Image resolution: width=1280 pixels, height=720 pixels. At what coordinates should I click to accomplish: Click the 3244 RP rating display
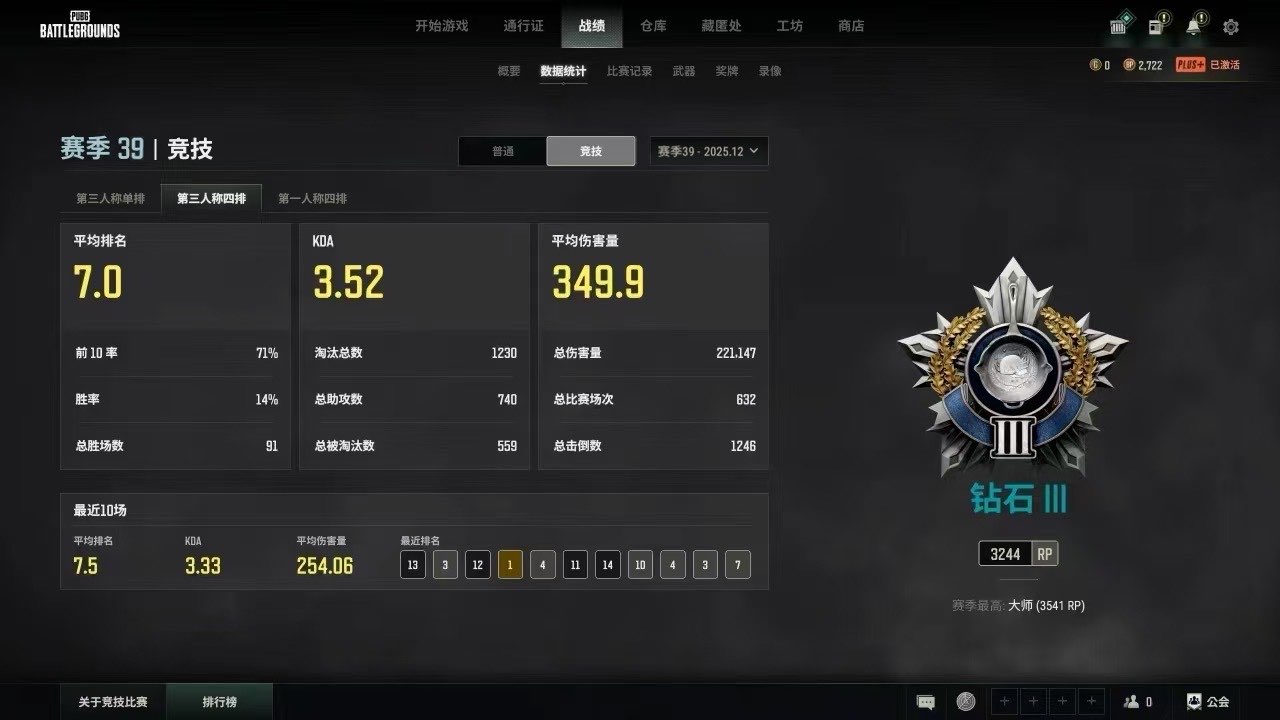[x=1017, y=553]
